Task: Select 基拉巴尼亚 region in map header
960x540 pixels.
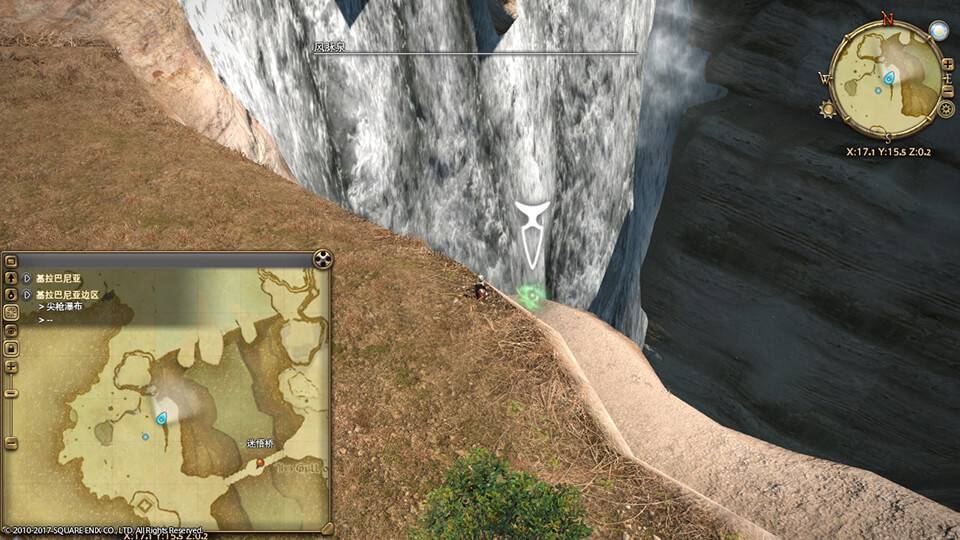Action: tap(58, 279)
